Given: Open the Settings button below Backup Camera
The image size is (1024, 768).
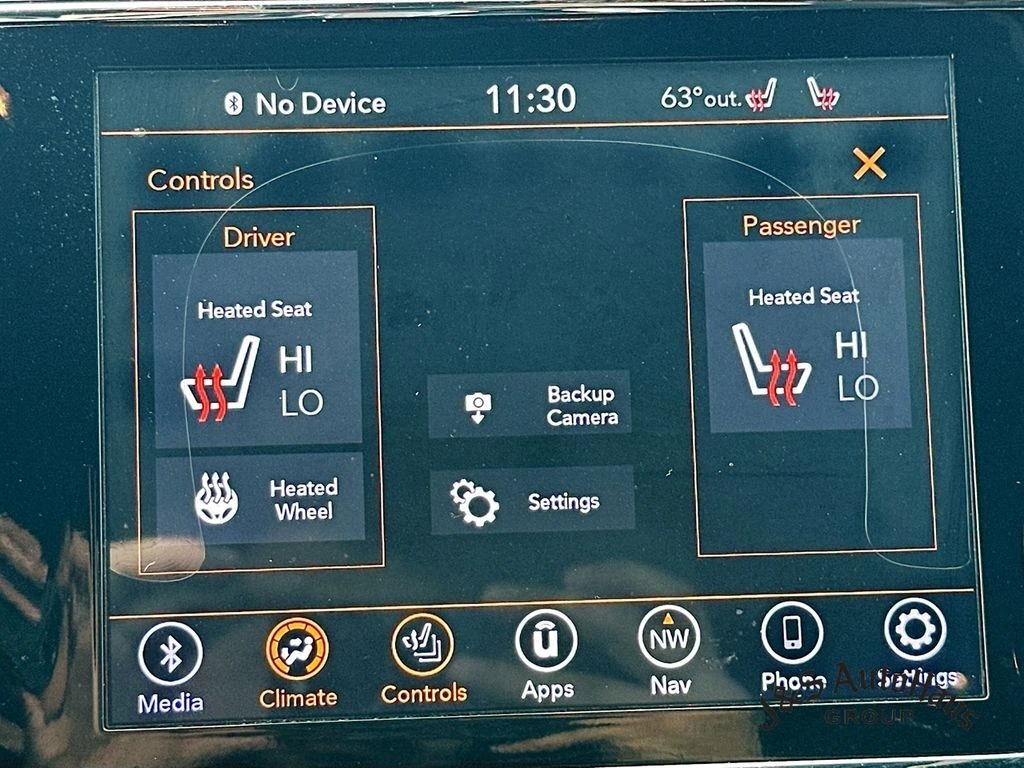Looking at the screenshot, I should pyautogui.click(x=532, y=501).
